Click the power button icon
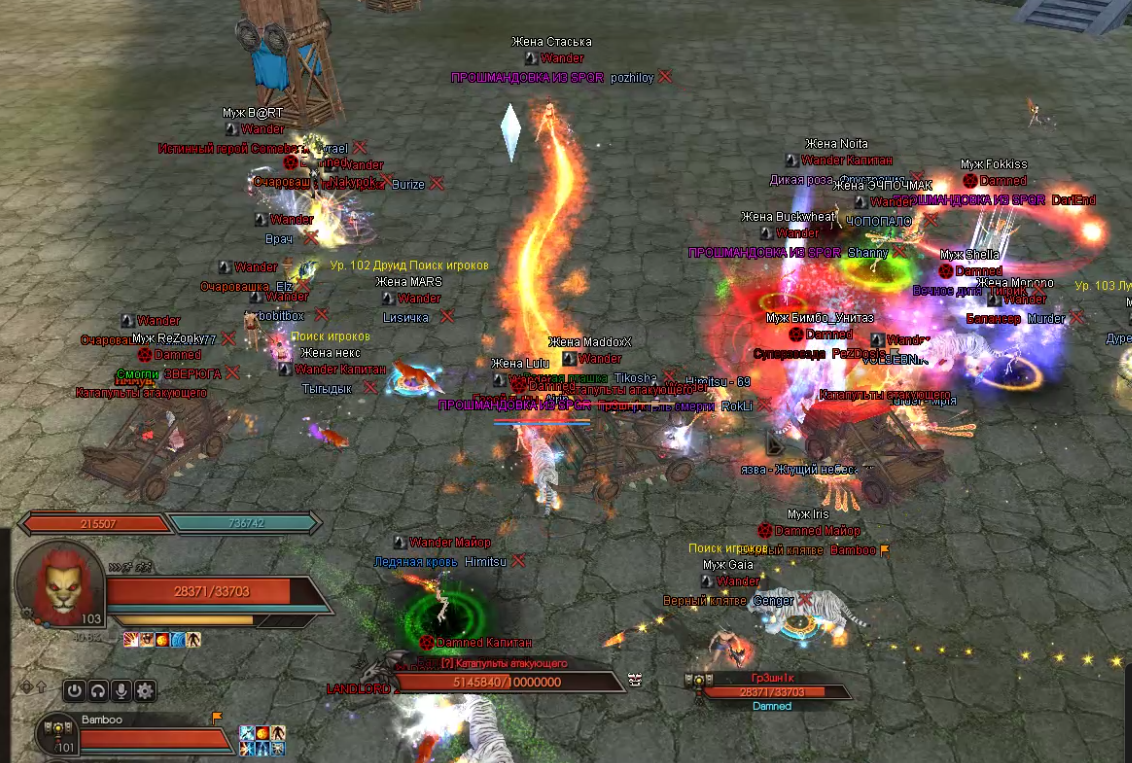The image size is (1132, 763). 74,690
